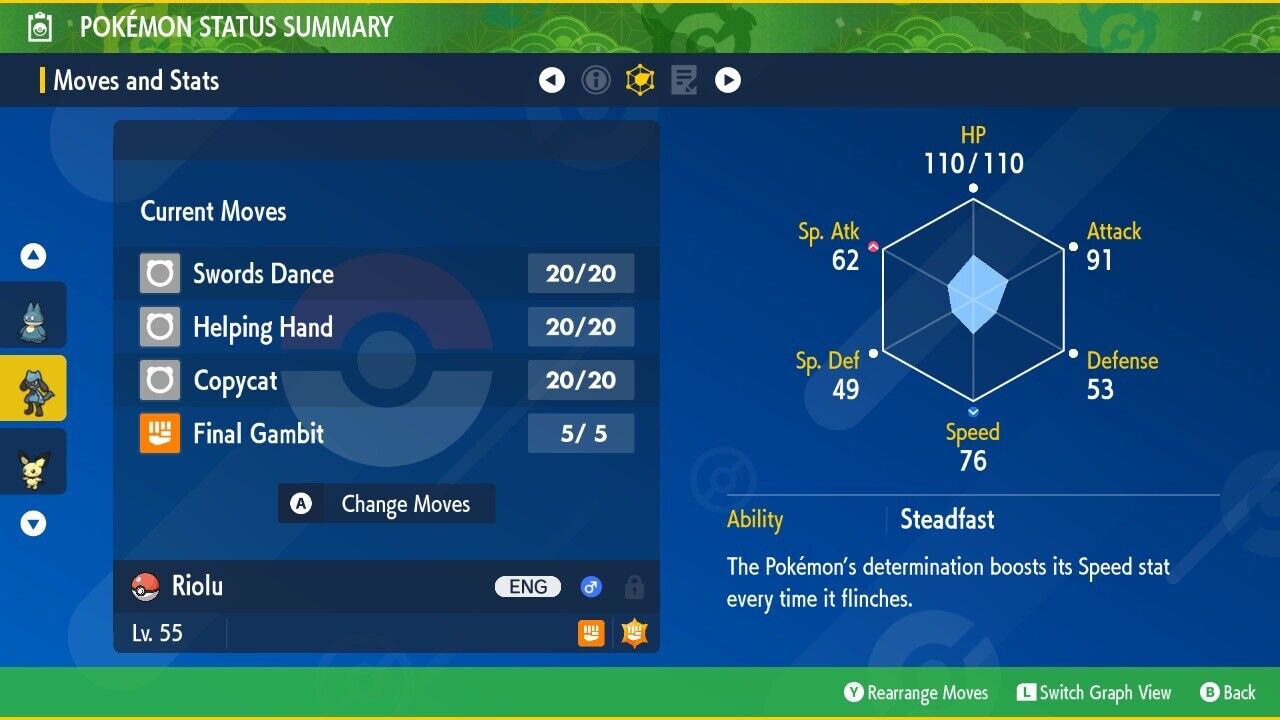The image size is (1280, 720).
Task: Select the hexagon Moves and Stats tab
Action: (640, 80)
